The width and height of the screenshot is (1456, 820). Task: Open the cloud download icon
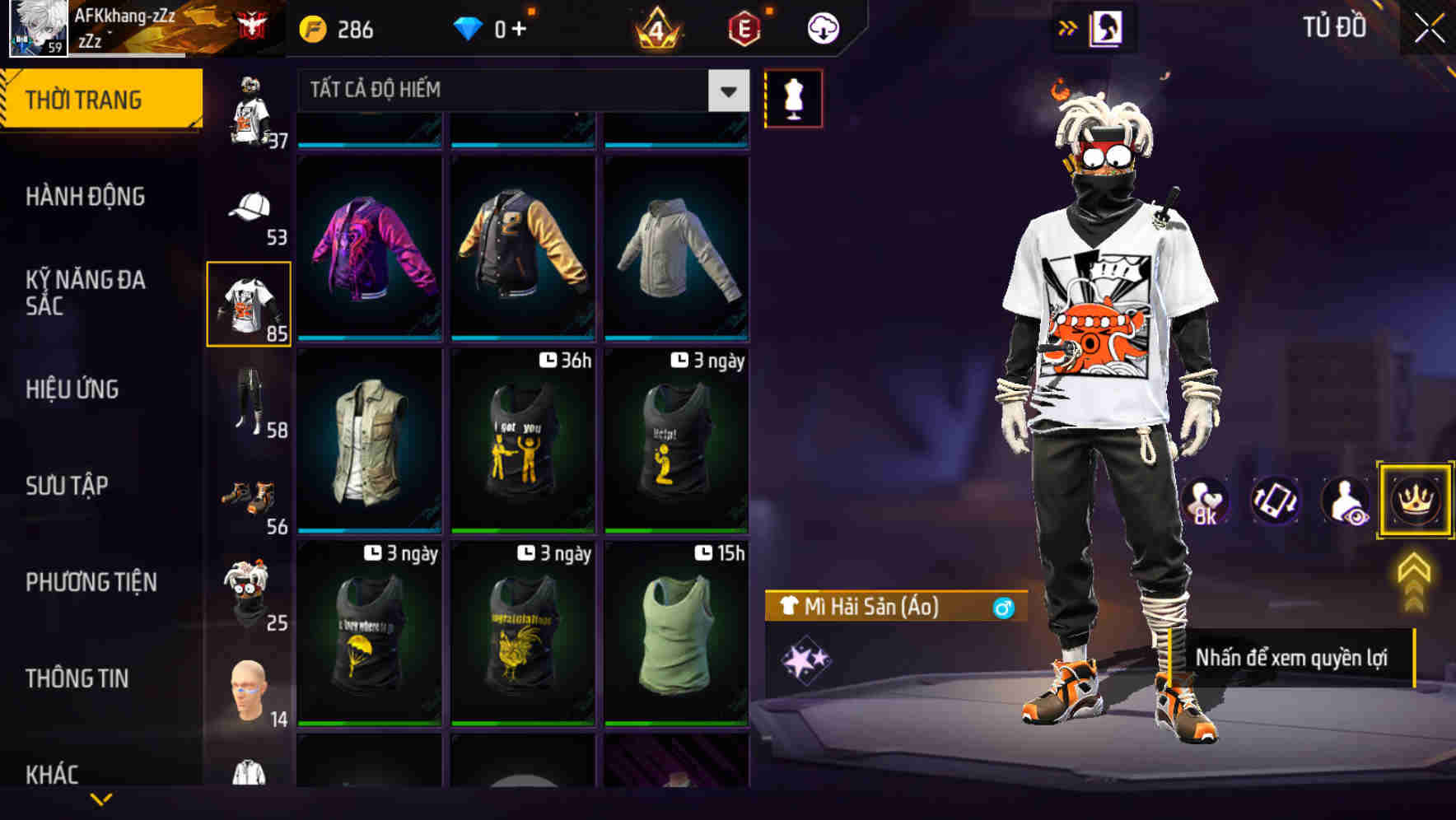[821, 27]
